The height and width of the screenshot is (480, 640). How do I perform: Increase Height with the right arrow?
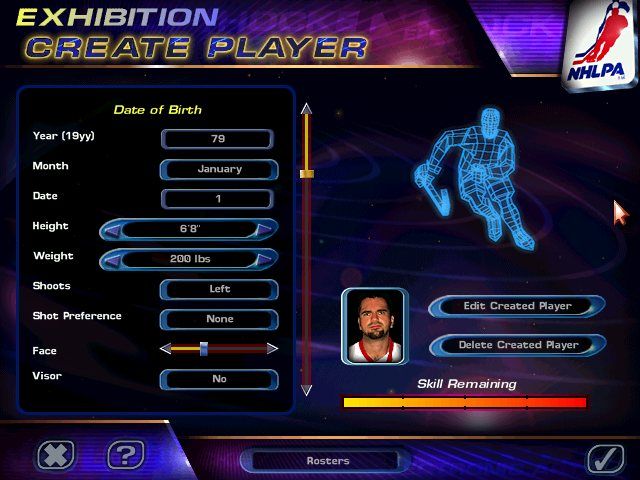click(x=263, y=229)
